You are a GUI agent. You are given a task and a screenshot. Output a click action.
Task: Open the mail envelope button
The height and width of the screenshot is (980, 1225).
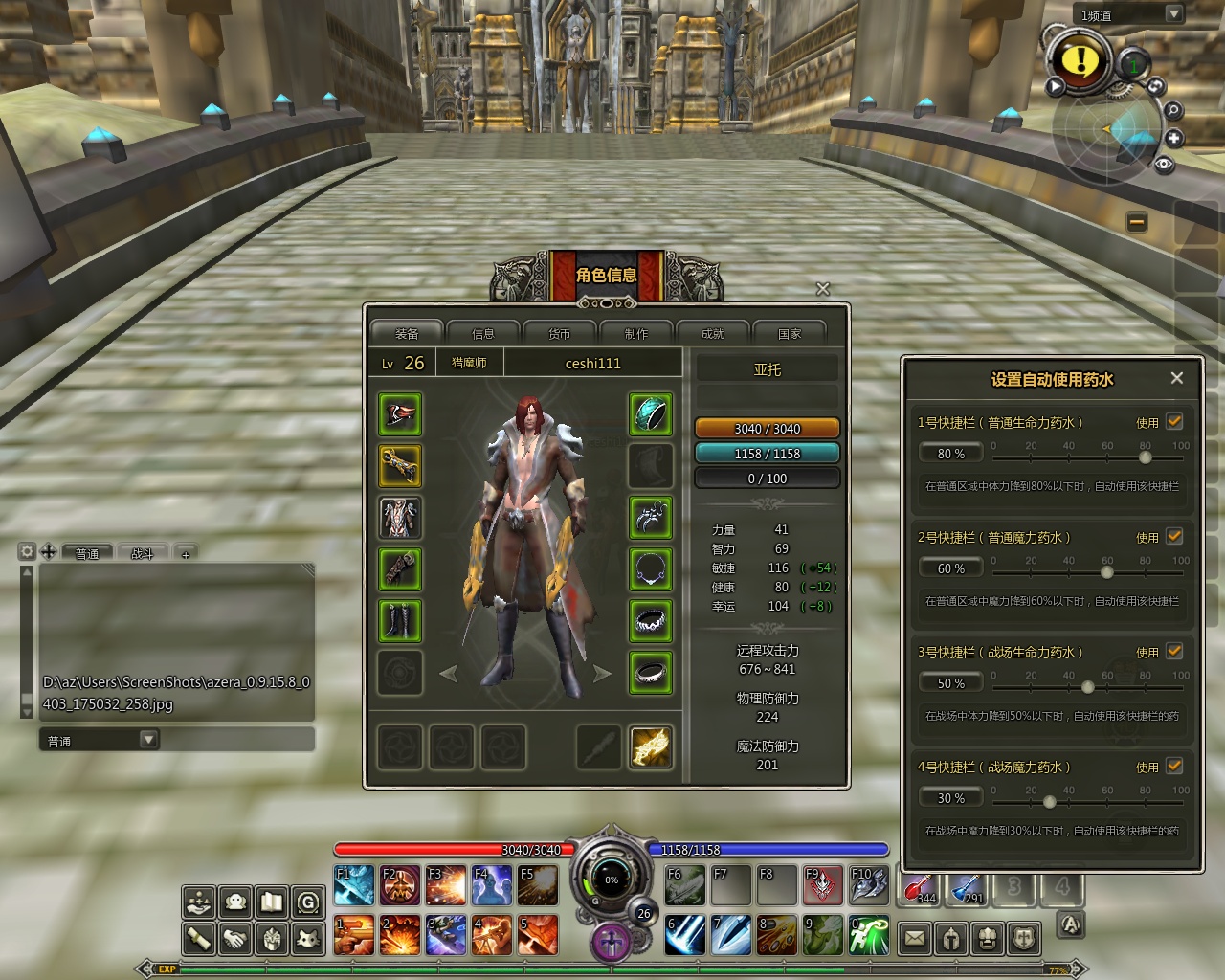pos(915,938)
